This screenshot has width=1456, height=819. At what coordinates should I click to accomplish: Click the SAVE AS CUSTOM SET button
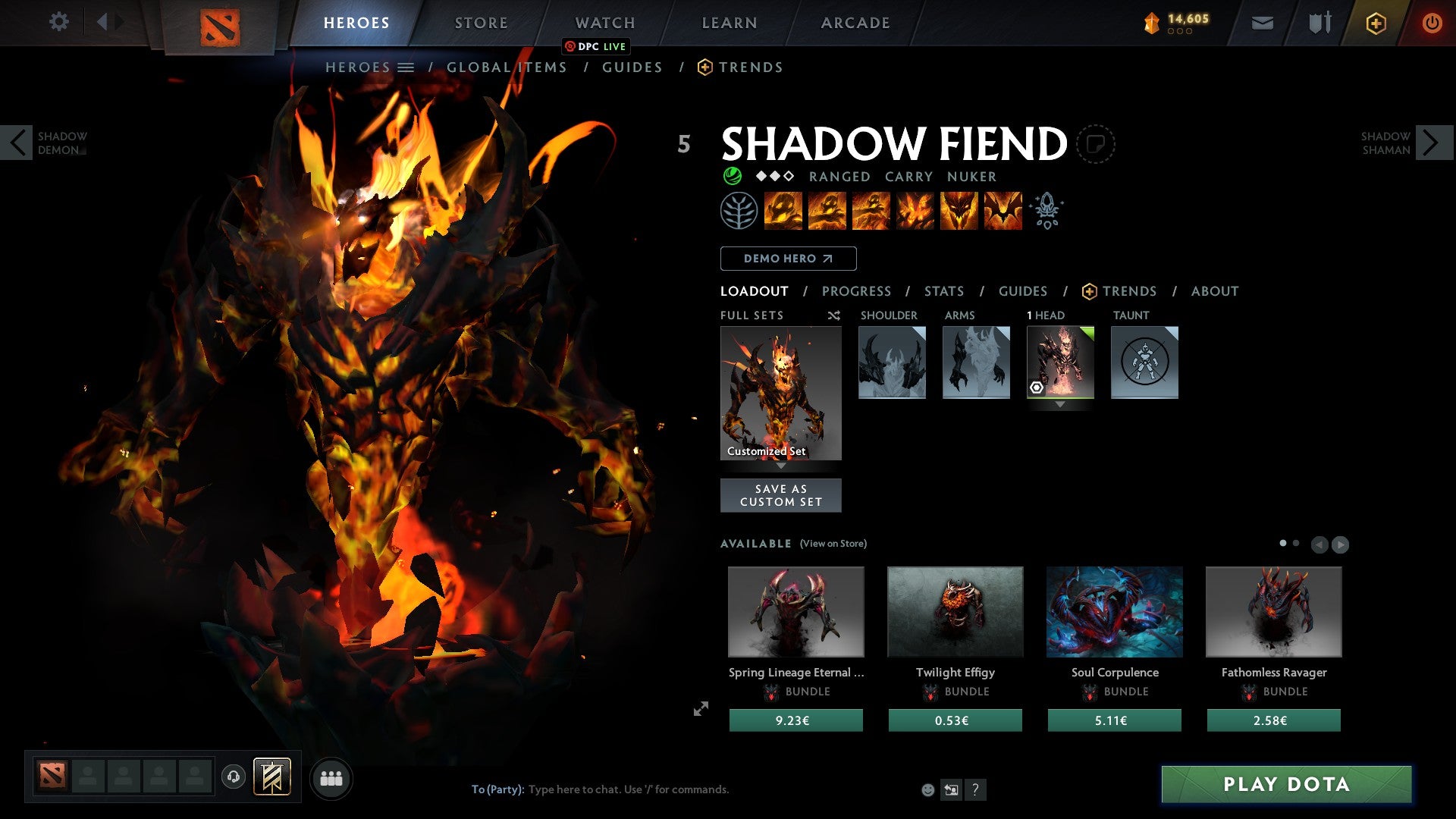(x=780, y=494)
